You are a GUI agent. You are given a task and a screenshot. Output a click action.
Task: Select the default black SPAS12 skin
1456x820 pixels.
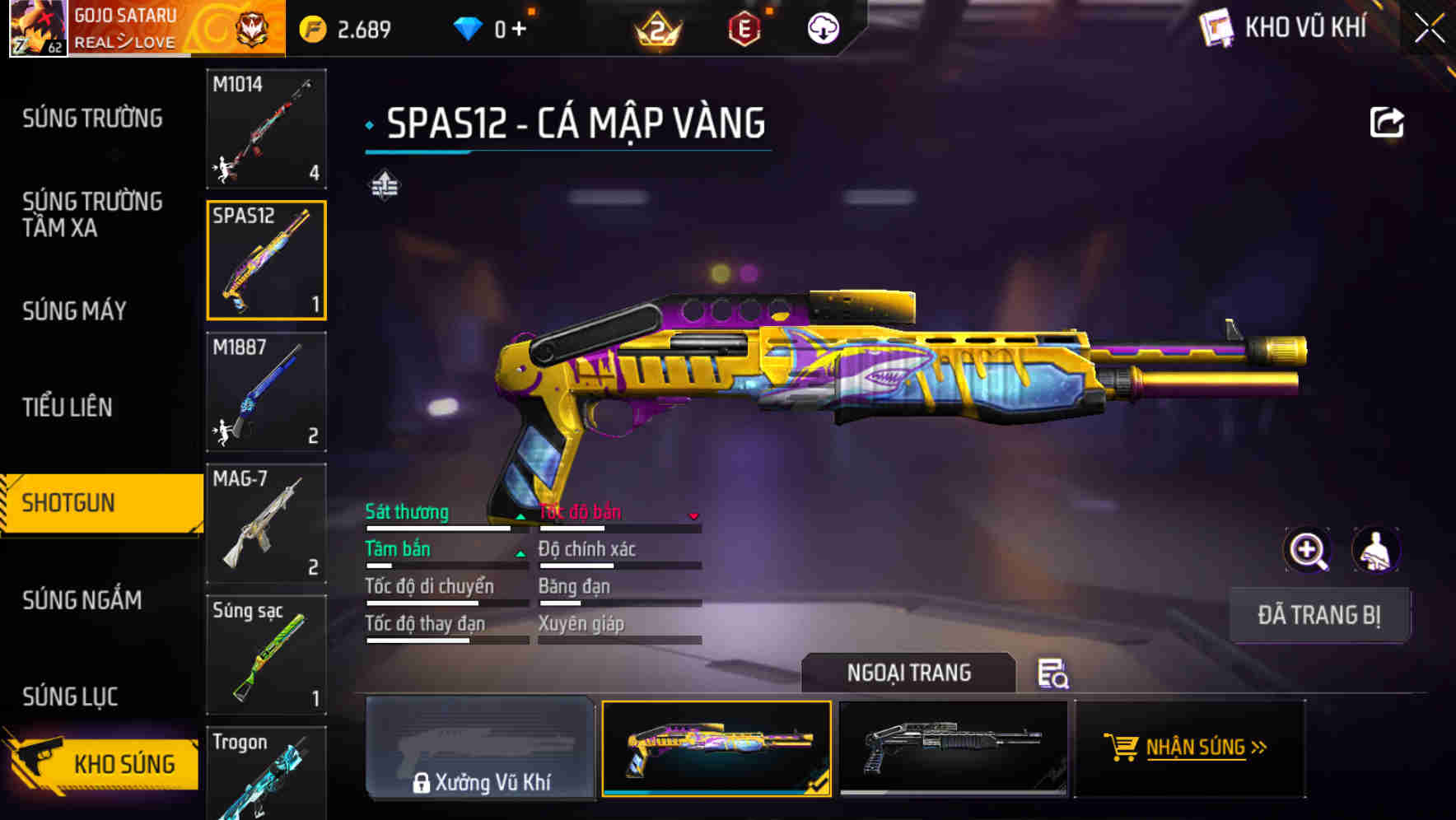(953, 748)
